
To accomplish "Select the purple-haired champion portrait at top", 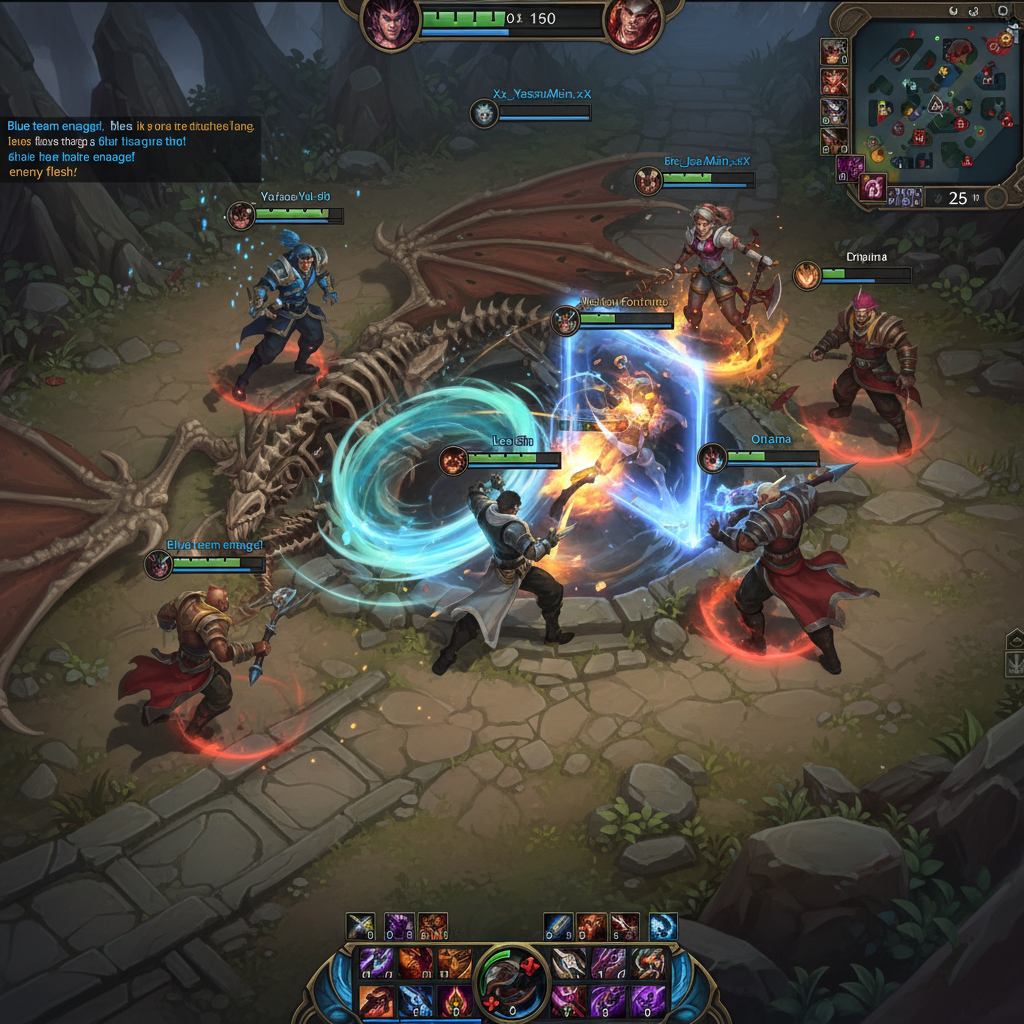I will tap(388, 23).
